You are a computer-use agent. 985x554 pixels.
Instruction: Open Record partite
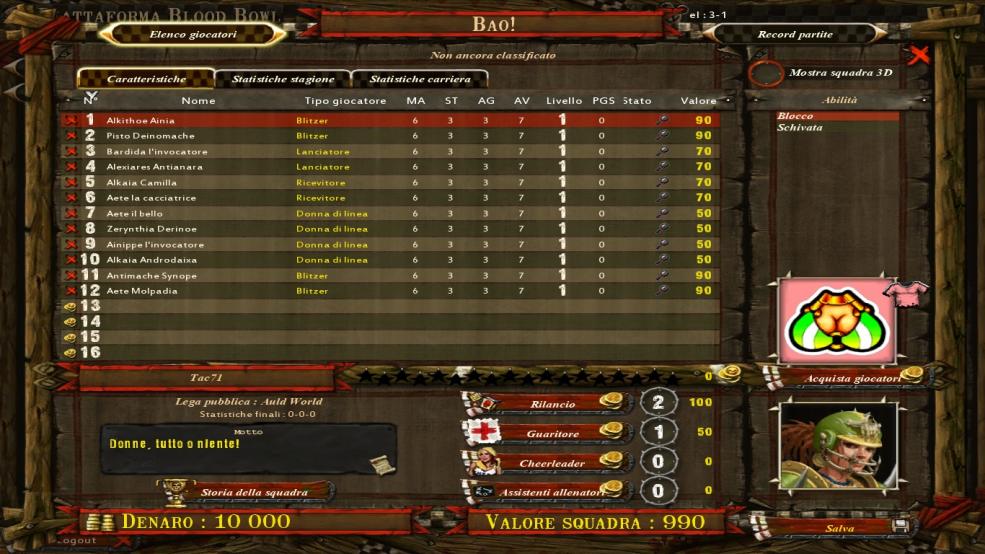[x=795, y=34]
